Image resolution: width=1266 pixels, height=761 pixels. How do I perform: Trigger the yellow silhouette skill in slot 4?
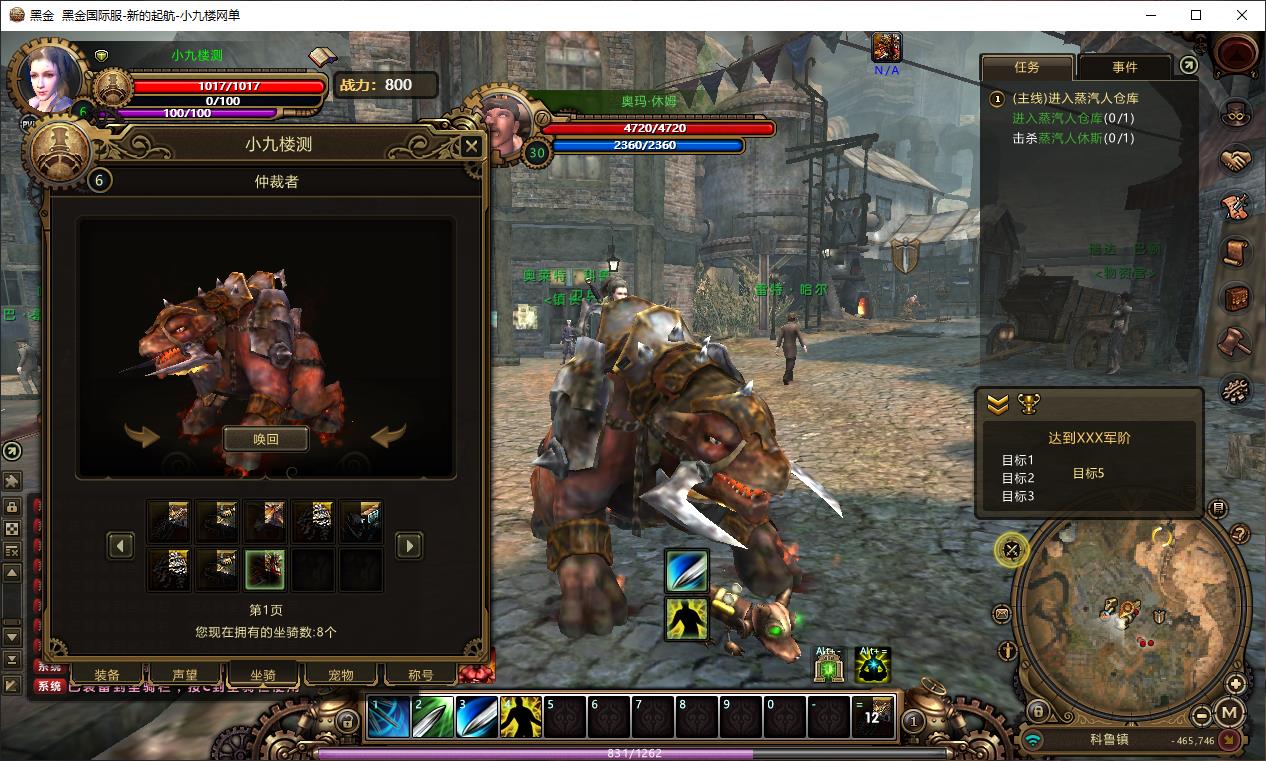(x=521, y=717)
